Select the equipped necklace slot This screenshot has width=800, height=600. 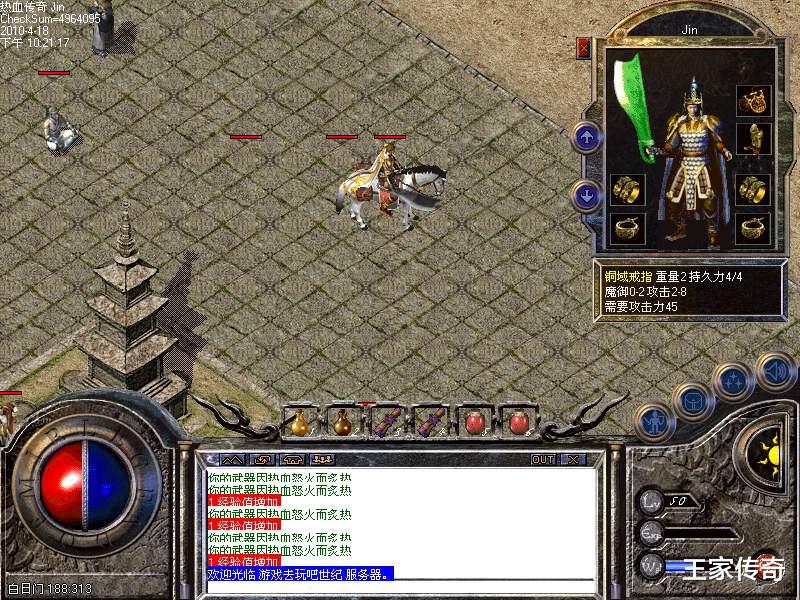752,99
